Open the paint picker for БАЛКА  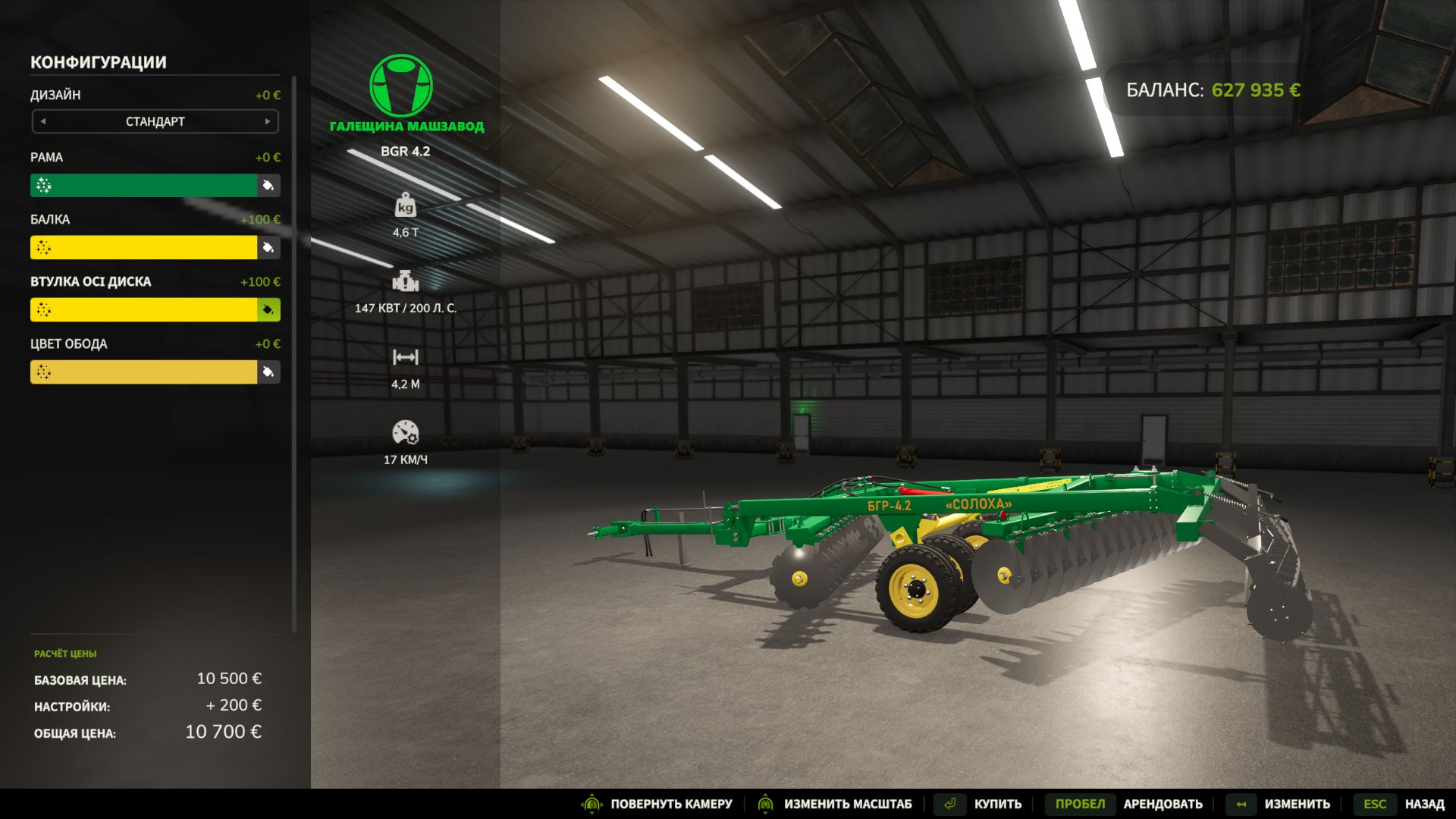click(269, 247)
